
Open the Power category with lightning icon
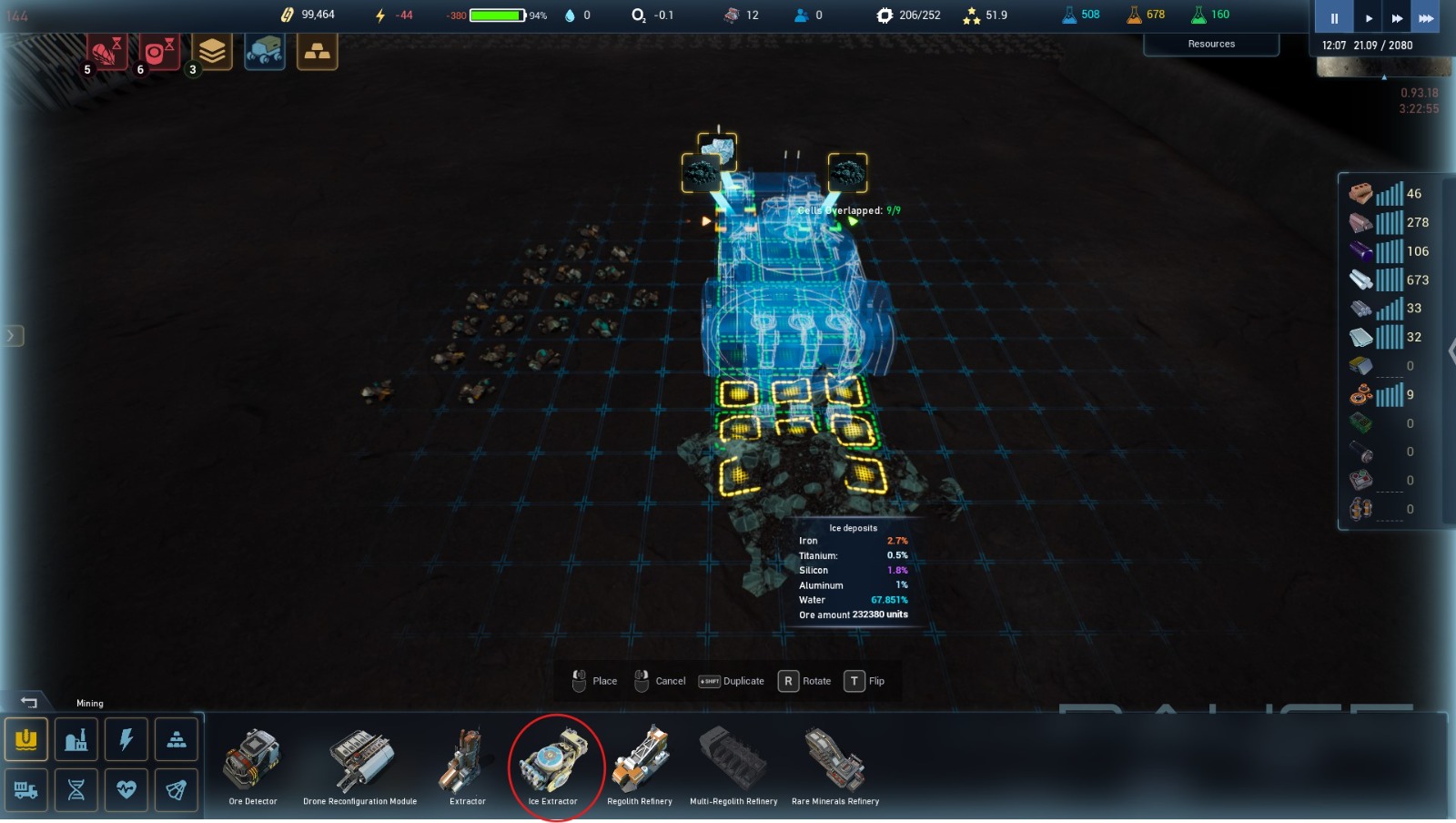126,739
